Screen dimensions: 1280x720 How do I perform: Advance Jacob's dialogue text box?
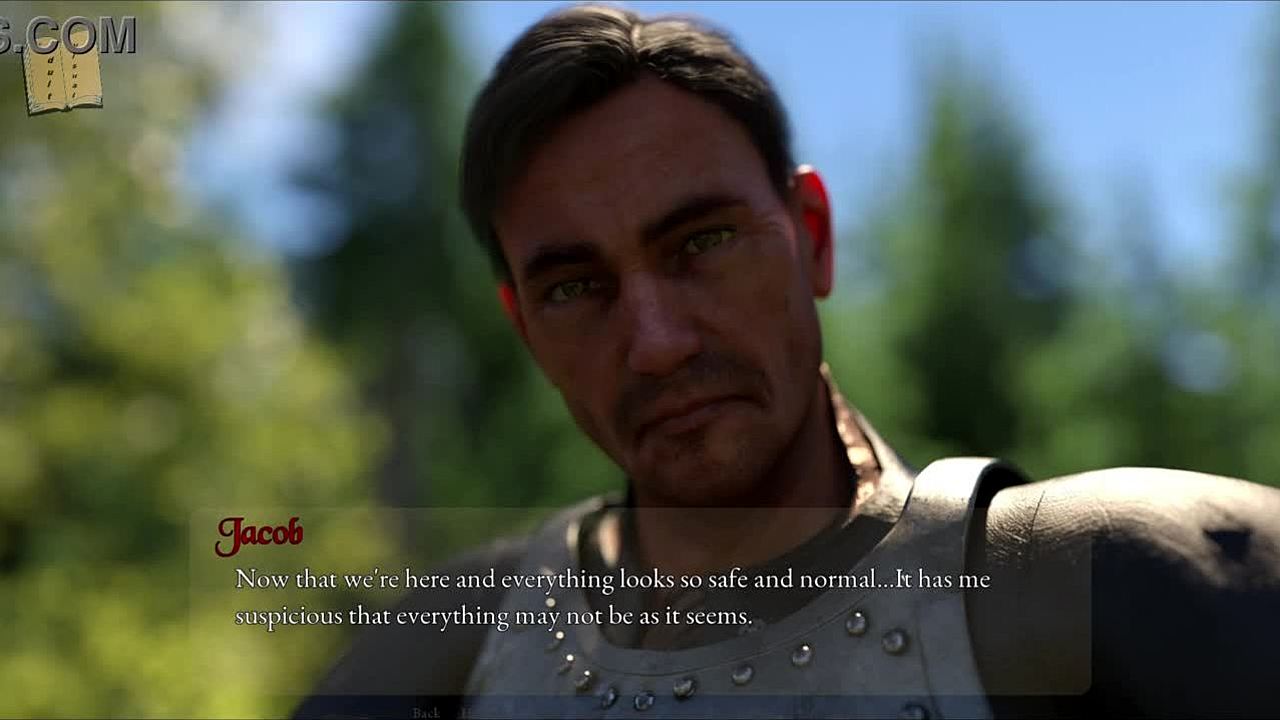click(640, 598)
